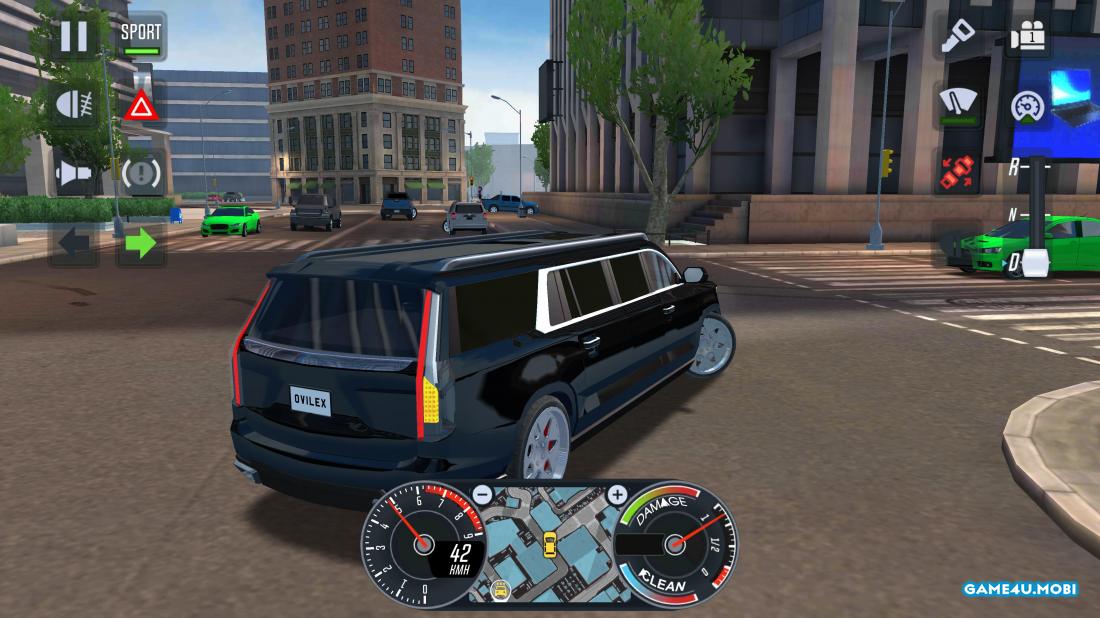Screen dimensions: 1100x618
Task: Turn off the green right turn signal
Action: [x=141, y=243]
